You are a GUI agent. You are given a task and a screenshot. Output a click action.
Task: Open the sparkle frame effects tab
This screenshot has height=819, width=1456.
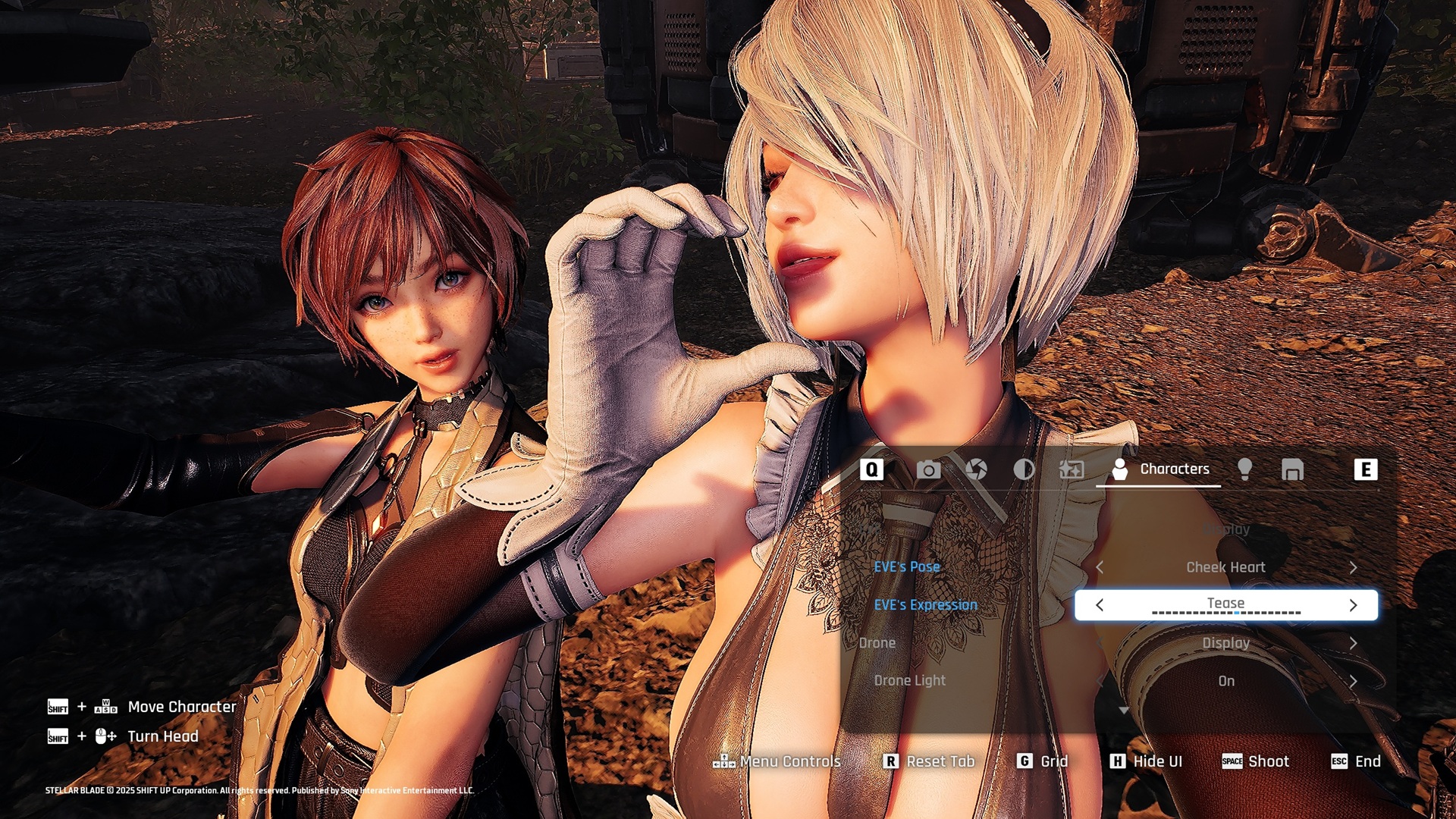[x=1072, y=470]
